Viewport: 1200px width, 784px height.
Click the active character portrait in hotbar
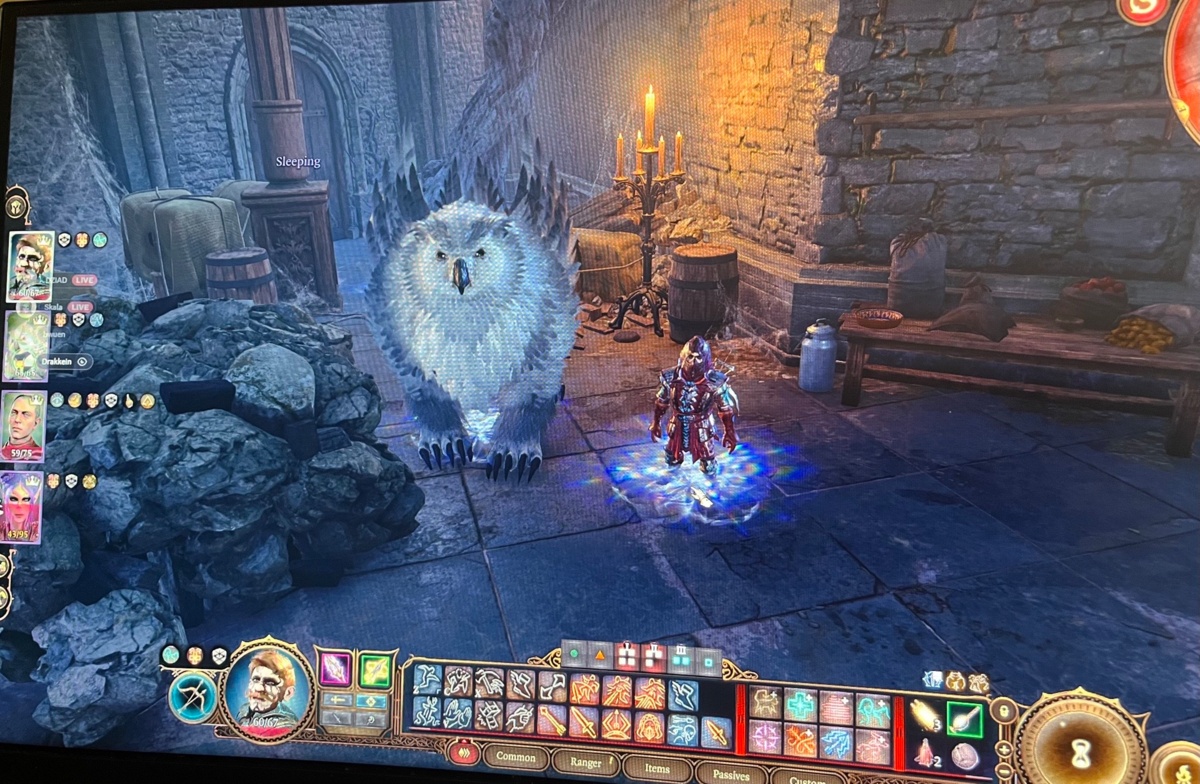[268, 688]
